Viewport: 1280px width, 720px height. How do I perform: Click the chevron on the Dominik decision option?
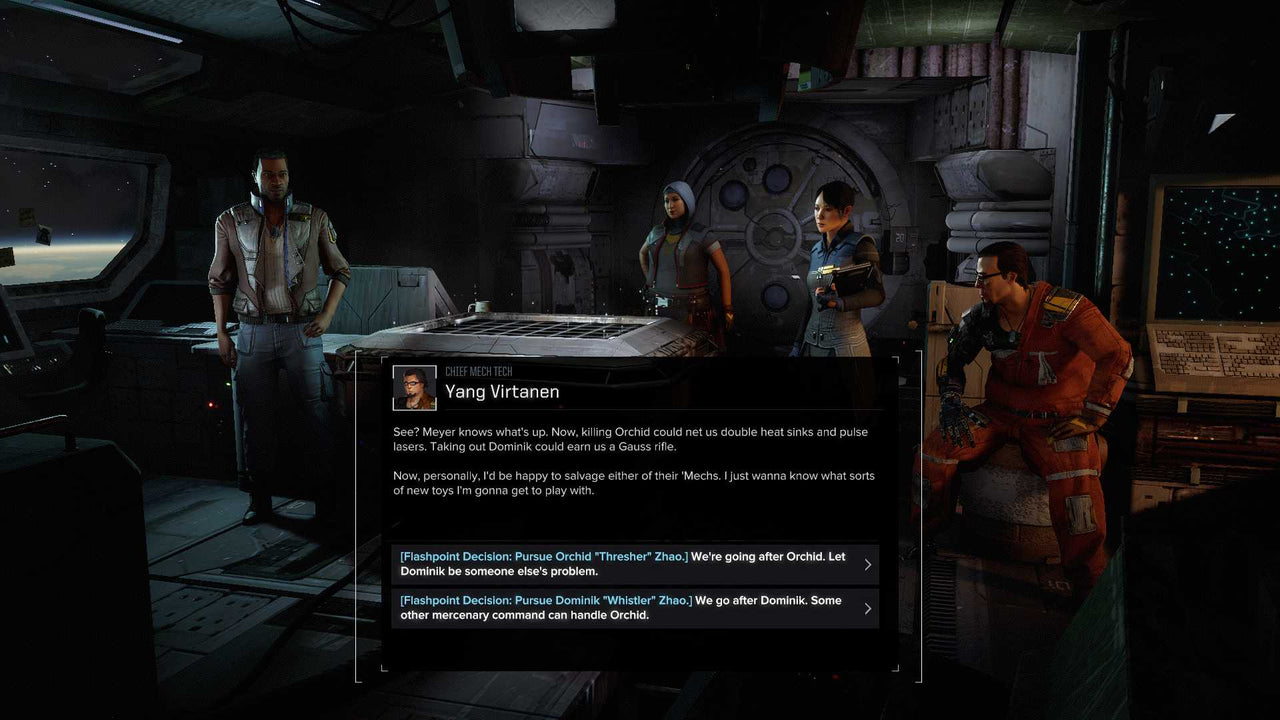coord(869,607)
